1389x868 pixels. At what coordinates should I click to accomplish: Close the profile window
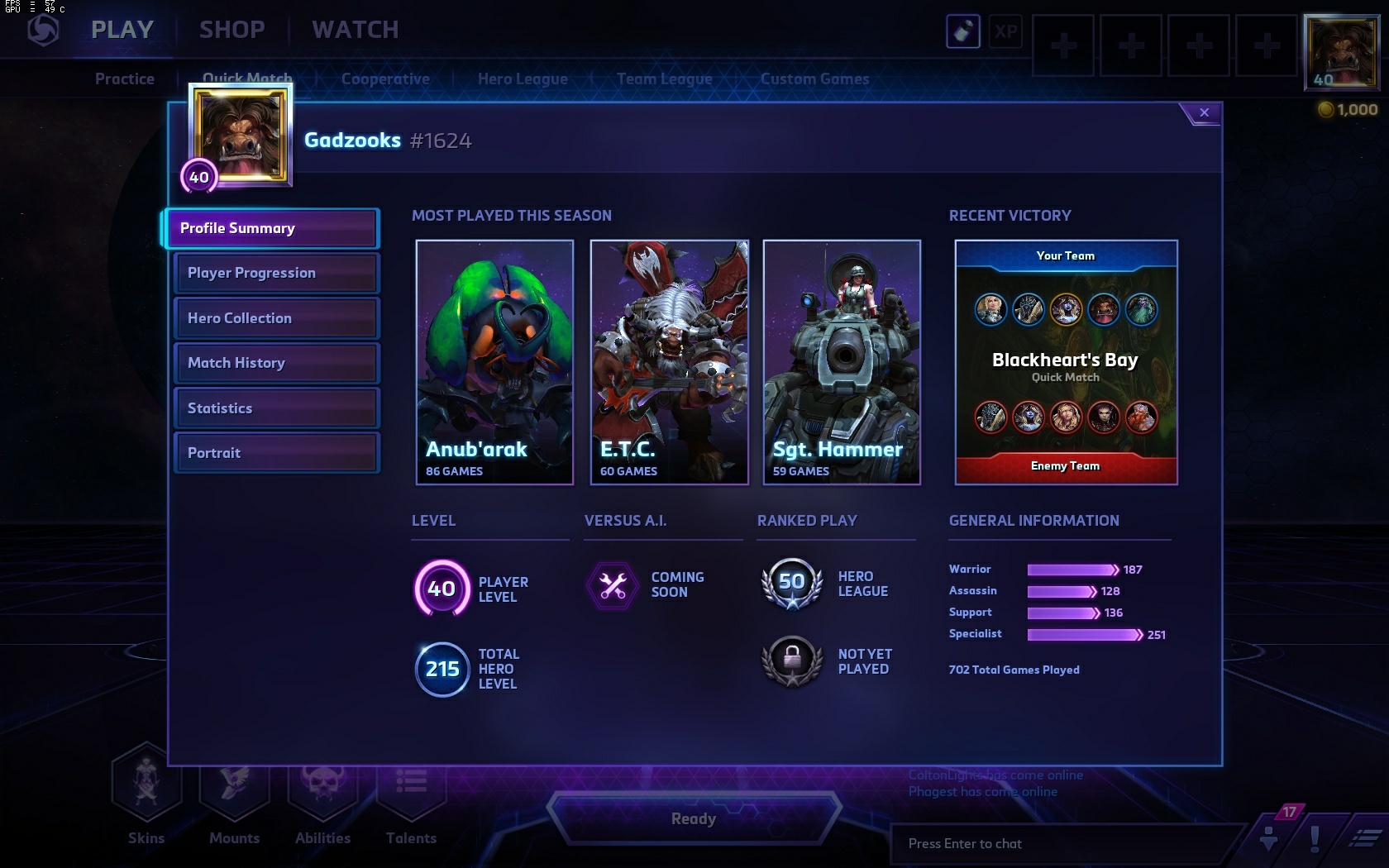tap(1204, 112)
